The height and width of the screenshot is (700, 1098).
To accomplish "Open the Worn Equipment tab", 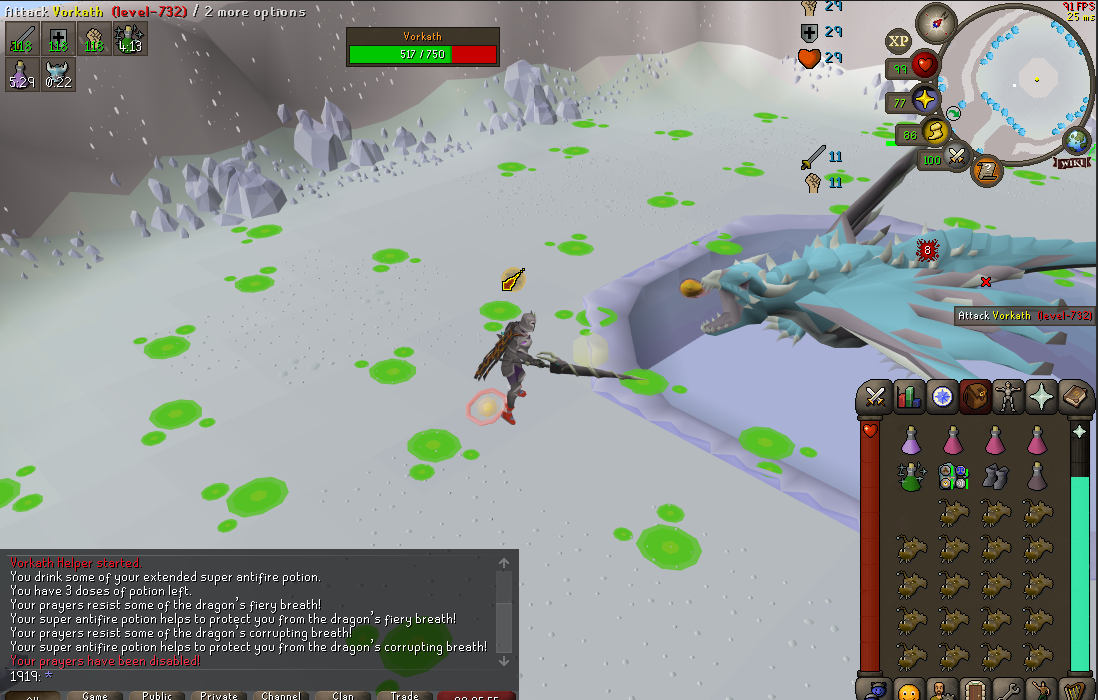I will [1009, 397].
